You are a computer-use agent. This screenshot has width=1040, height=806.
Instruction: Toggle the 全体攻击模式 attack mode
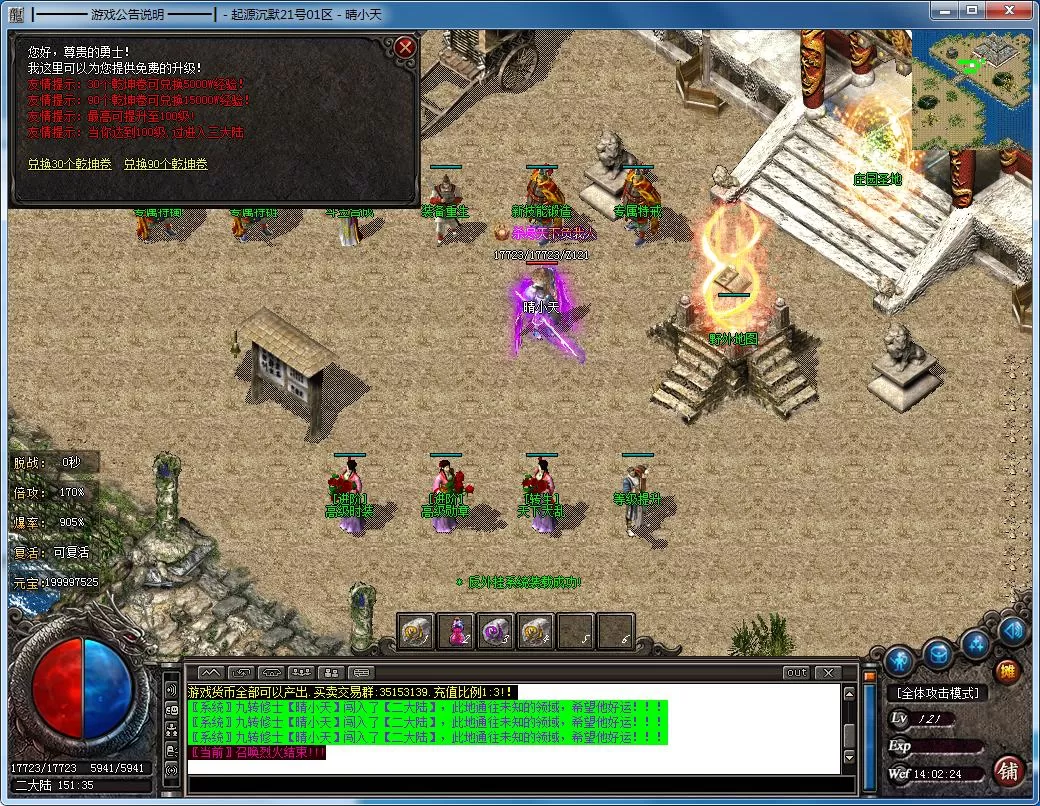tap(936, 693)
